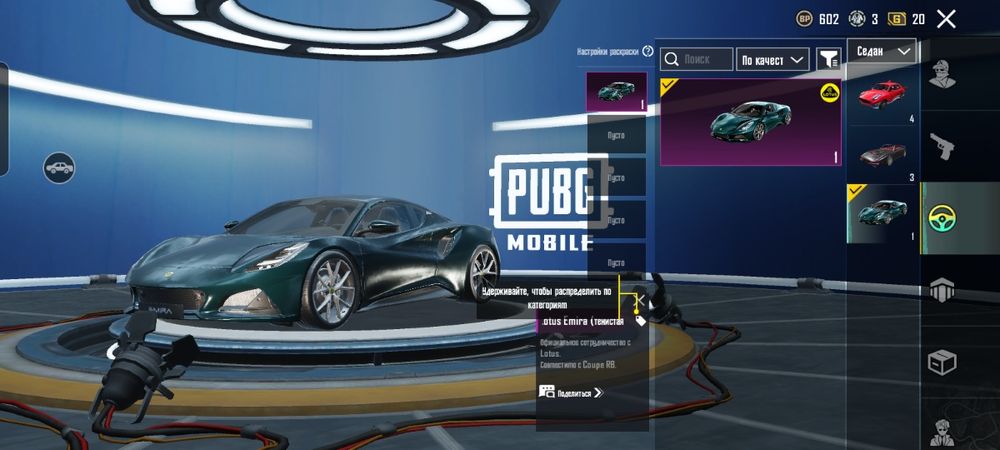This screenshot has width=1000, height=450.
Task: Open the parachute pack category tab
Action: [942, 289]
